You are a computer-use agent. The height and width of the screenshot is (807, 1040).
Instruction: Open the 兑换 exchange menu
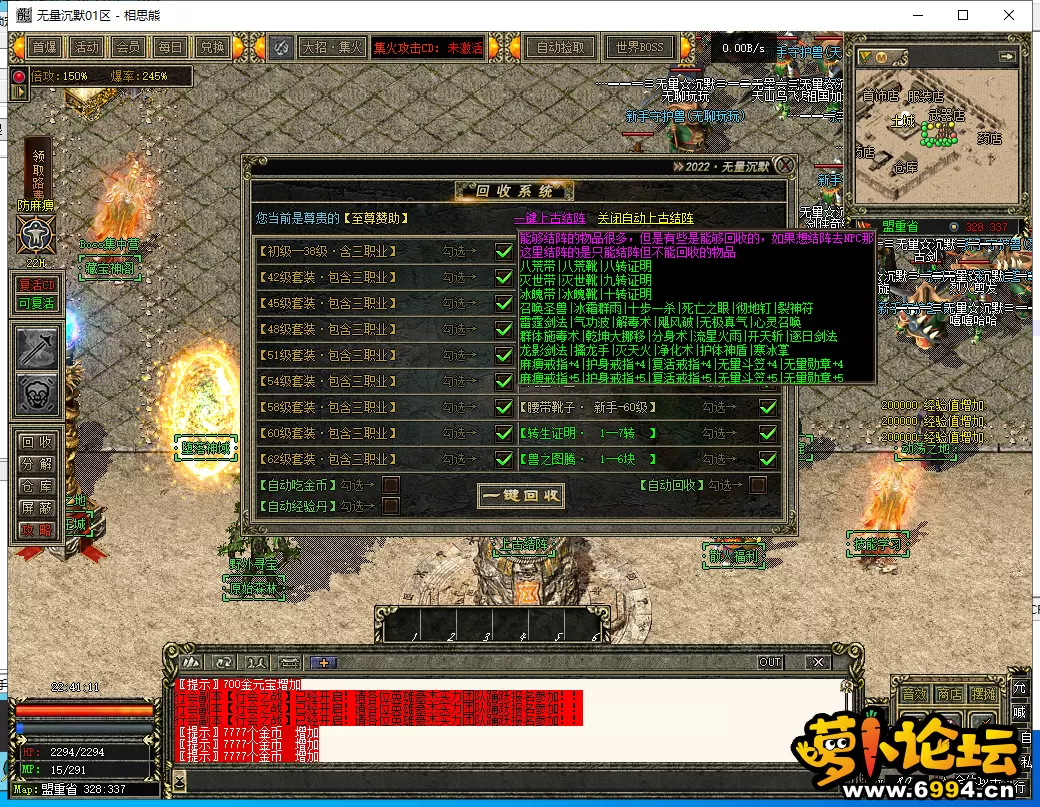click(211, 47)
